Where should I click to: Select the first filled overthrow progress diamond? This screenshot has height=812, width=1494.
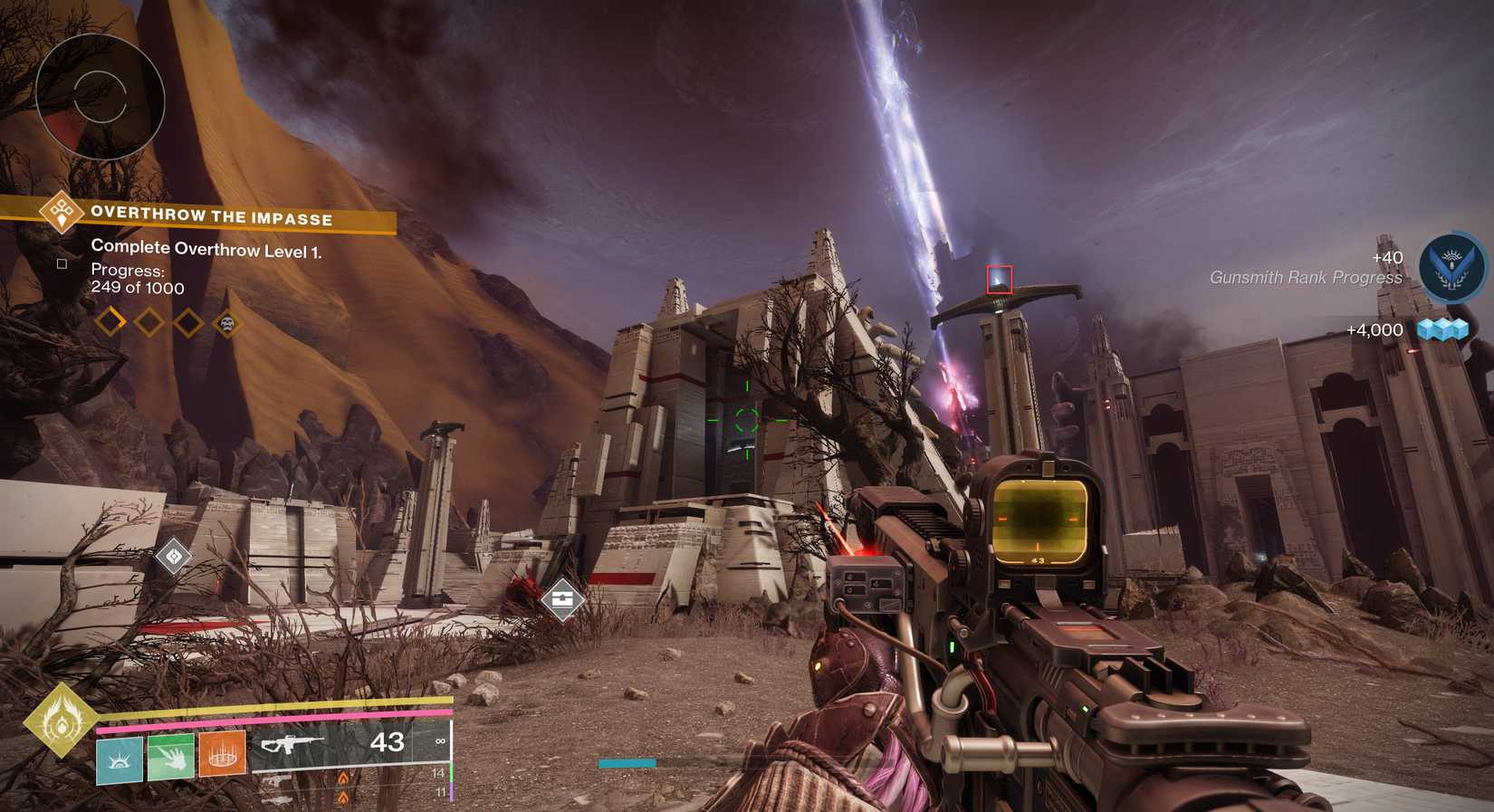pos(112,323)
